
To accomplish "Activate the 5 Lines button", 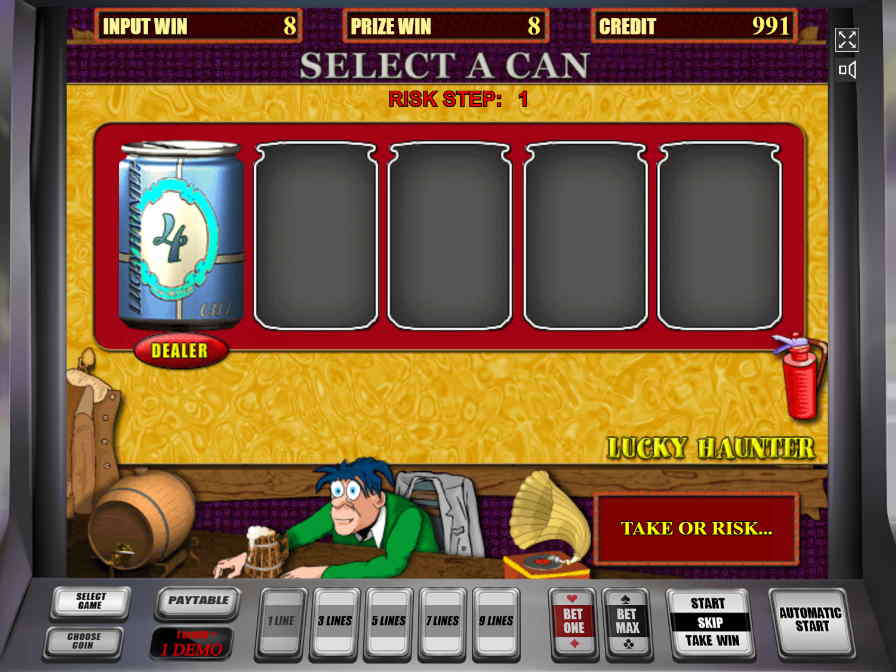I will point(391,620).
